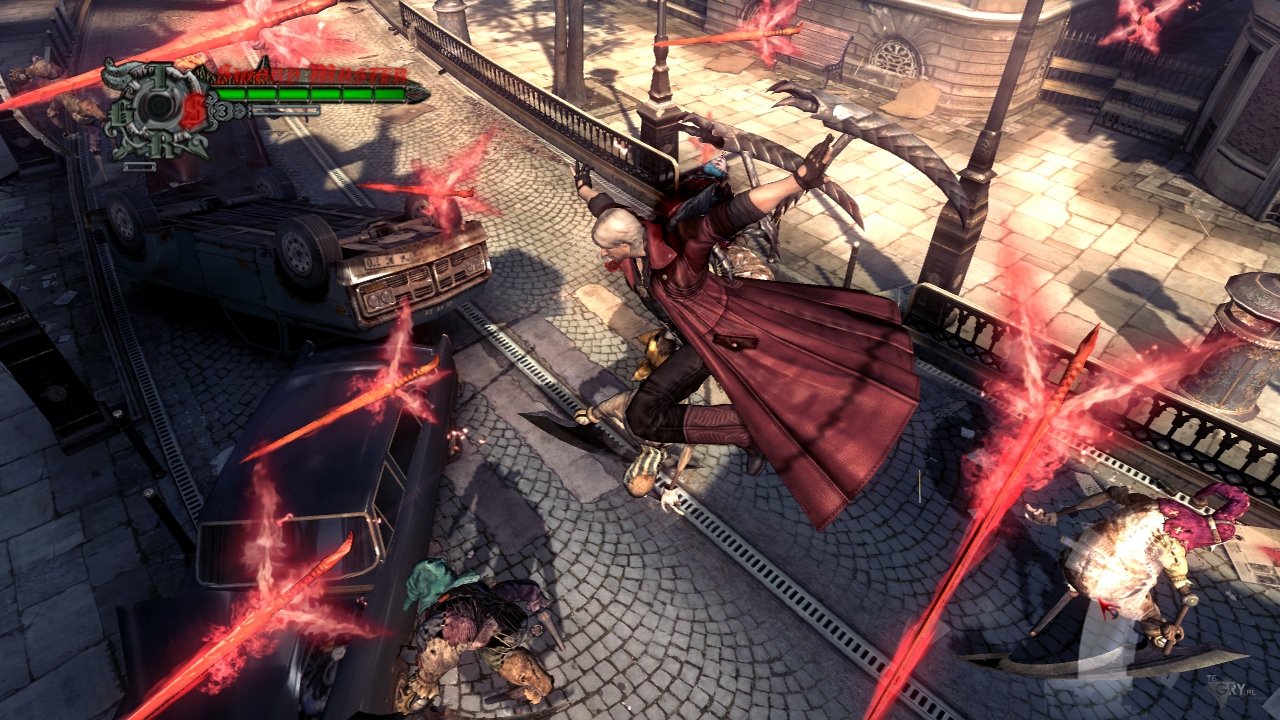Activate the red Swordmaster S style

point(194,110)
